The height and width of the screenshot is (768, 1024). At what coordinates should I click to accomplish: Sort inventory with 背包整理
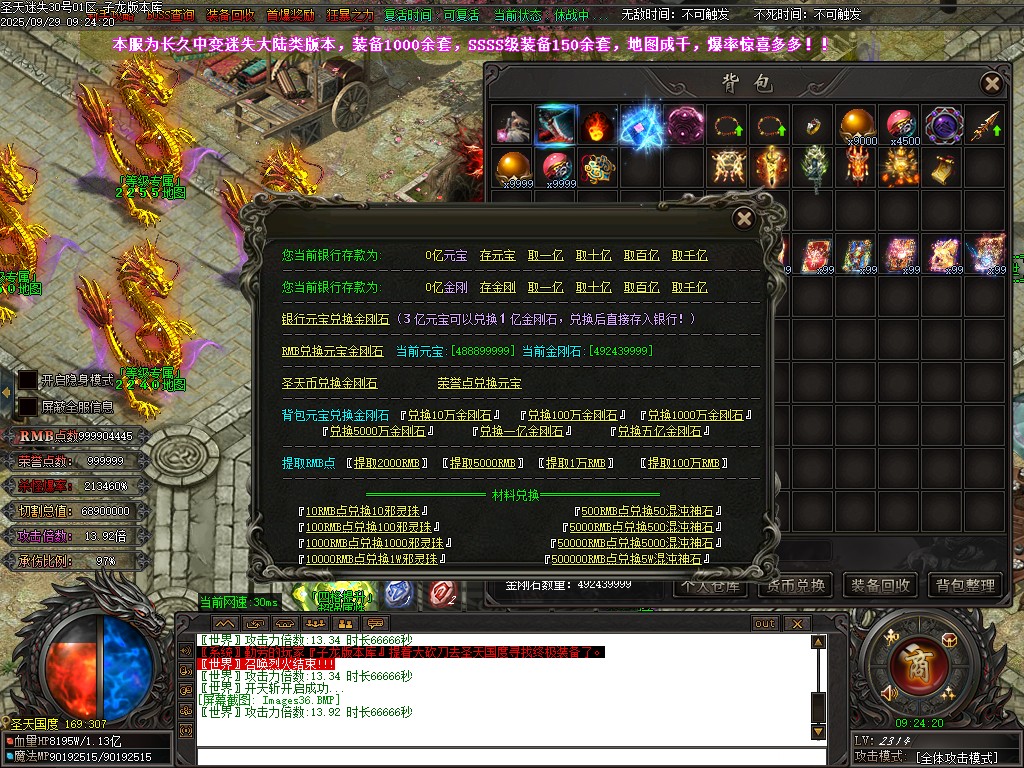[966, 585]
